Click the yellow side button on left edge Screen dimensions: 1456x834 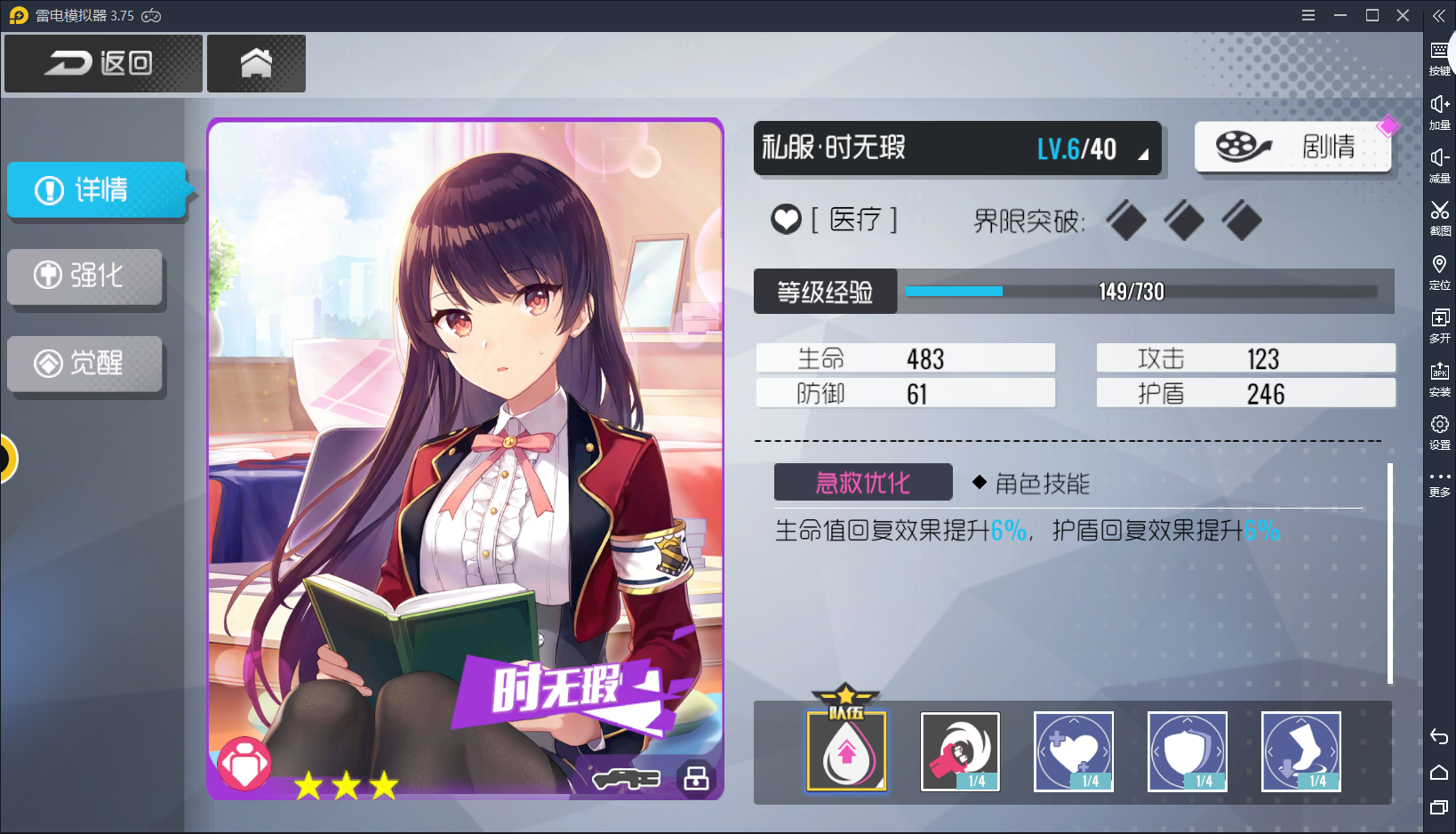[x=7, y=459]
